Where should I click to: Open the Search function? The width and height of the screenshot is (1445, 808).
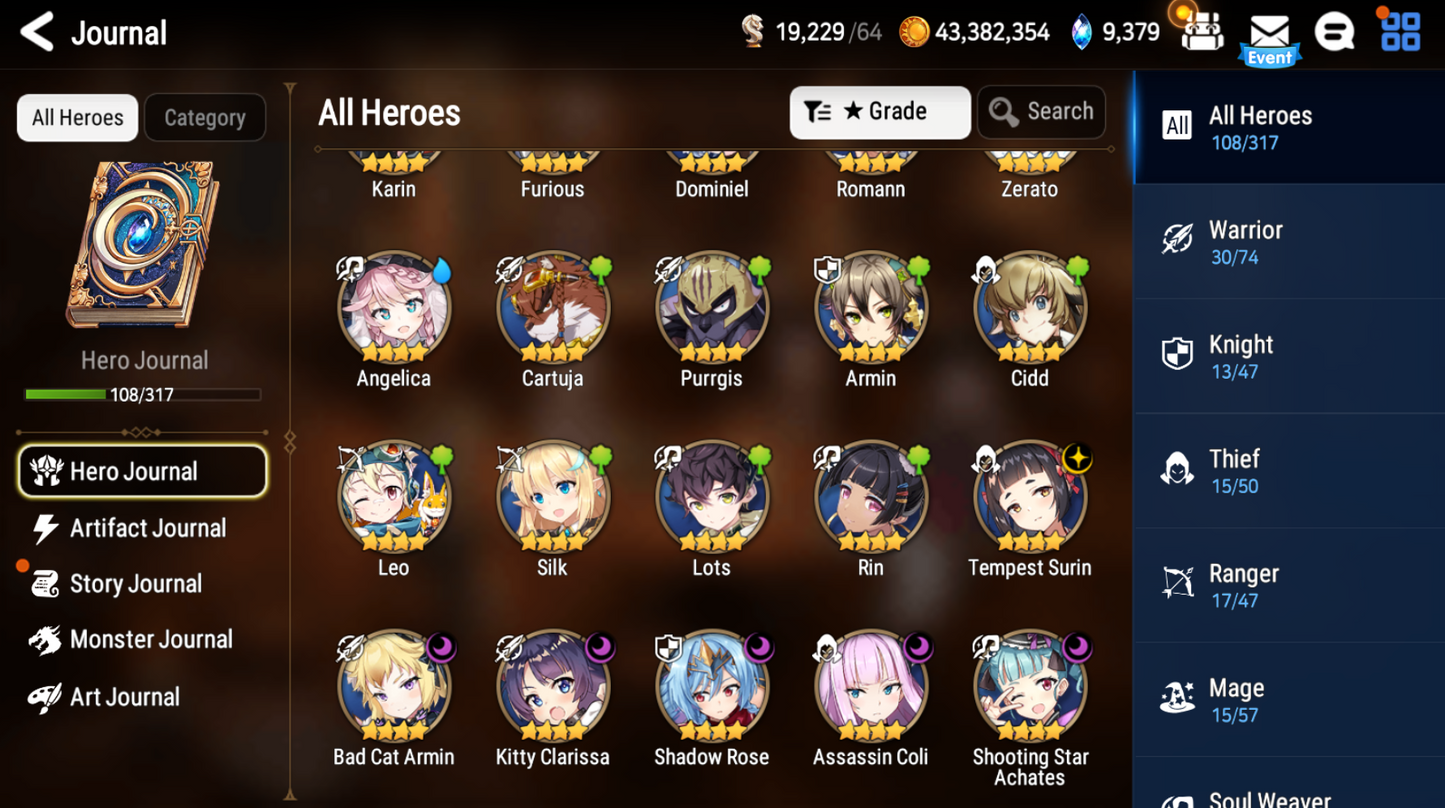(1041, 112)
